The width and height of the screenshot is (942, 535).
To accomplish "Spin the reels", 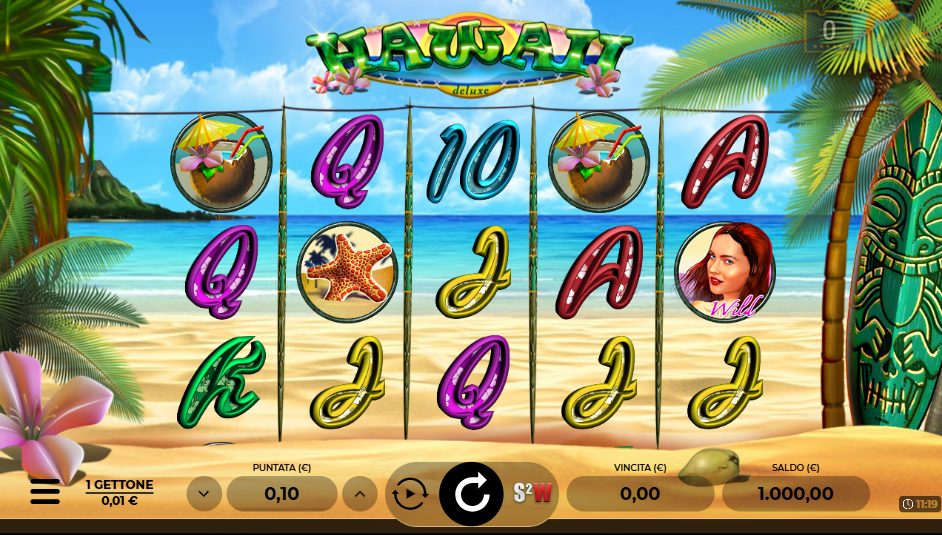I will click(471, 493).
